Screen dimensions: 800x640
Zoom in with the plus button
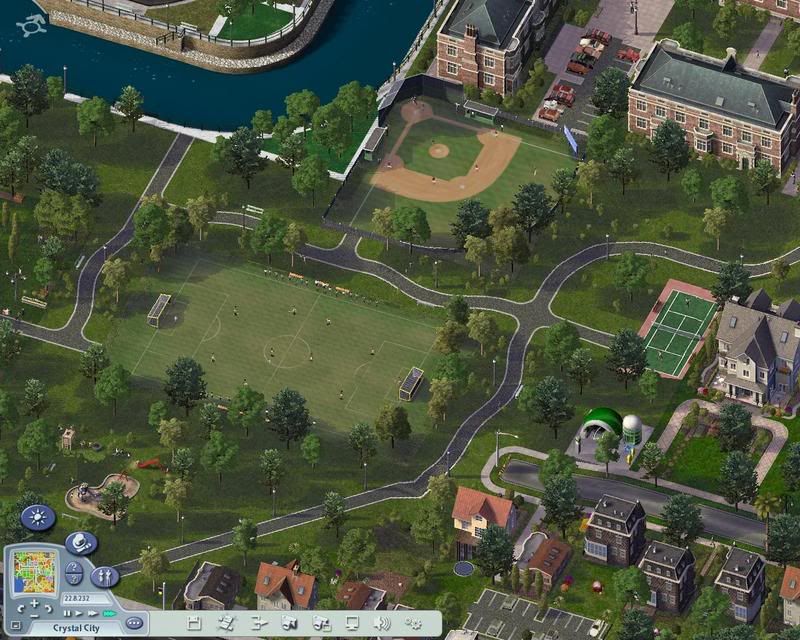pos(34,603)
